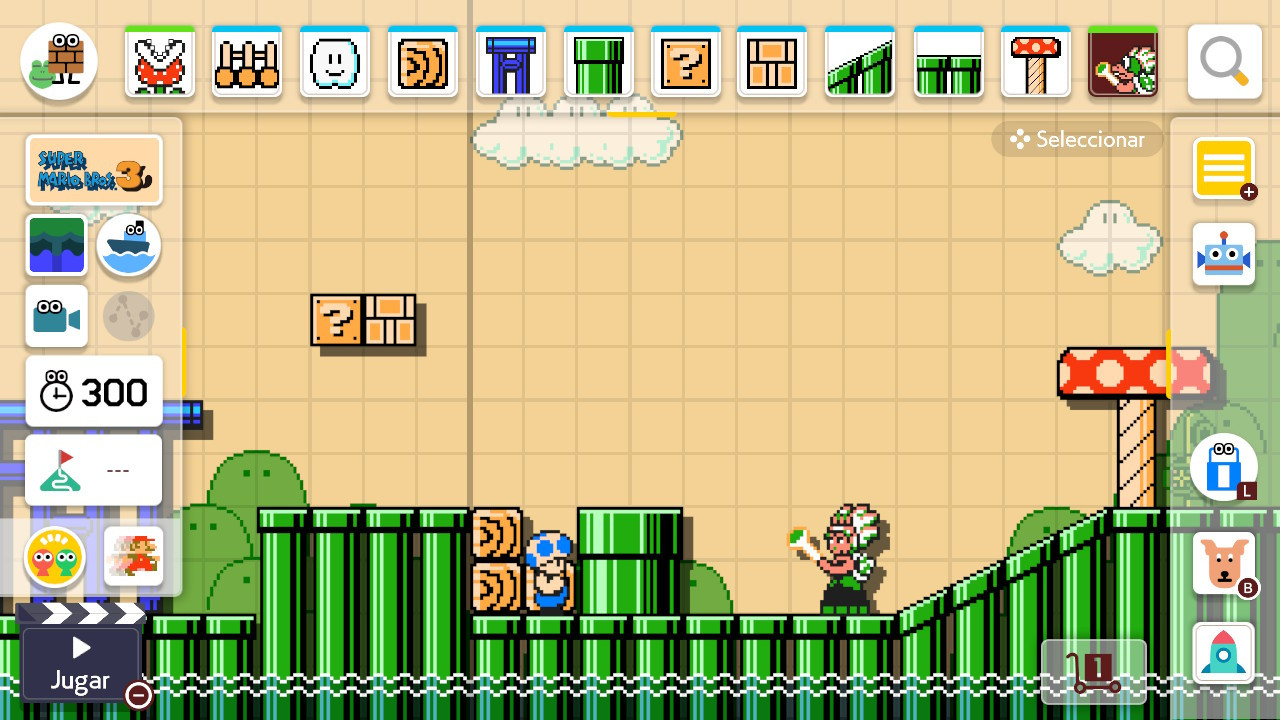
Task: Choose the green warp pipe part
Action: [598, 60]
